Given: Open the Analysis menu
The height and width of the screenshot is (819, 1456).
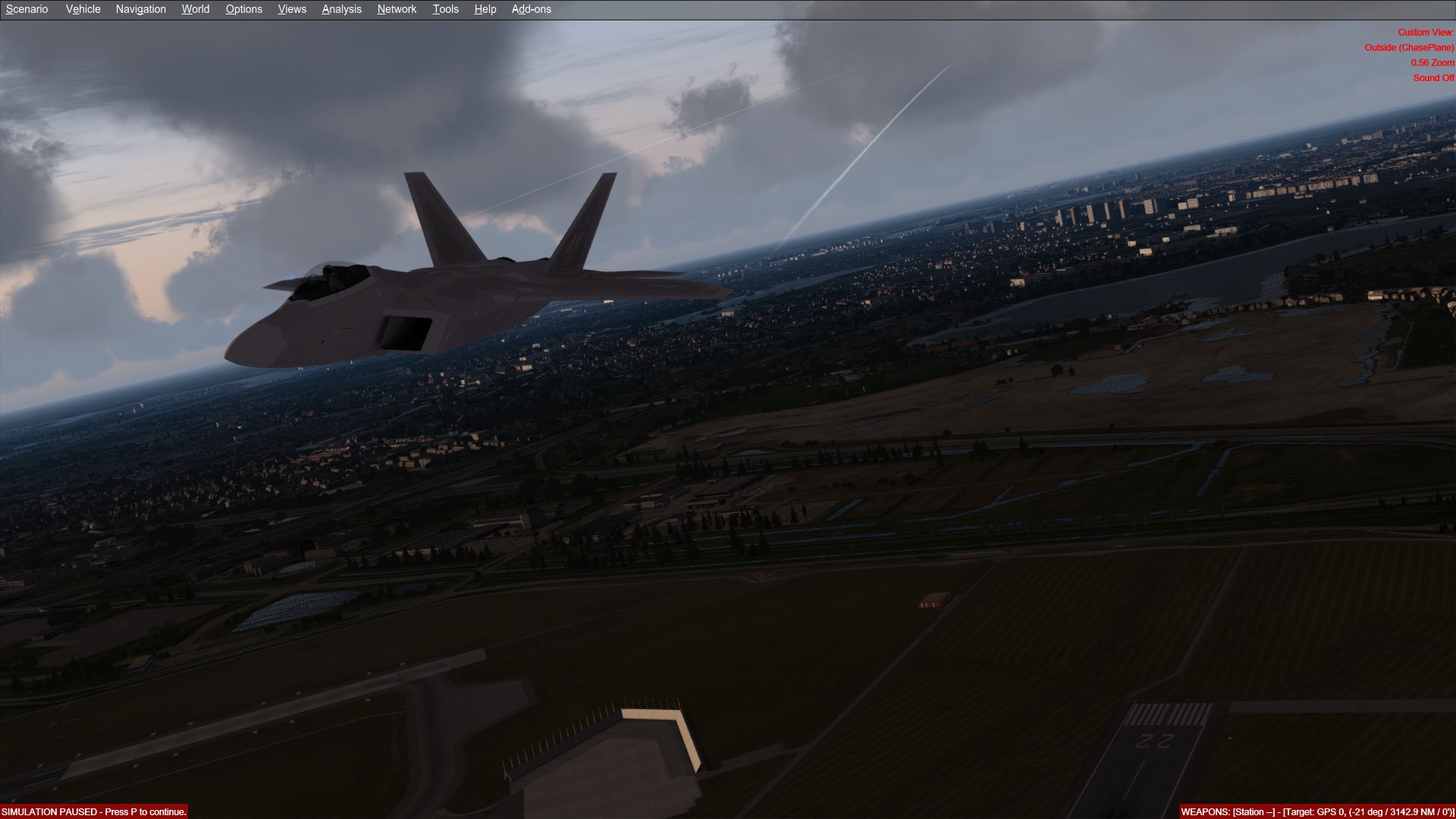Looking at the screenshot, I should tap(342, 9).
